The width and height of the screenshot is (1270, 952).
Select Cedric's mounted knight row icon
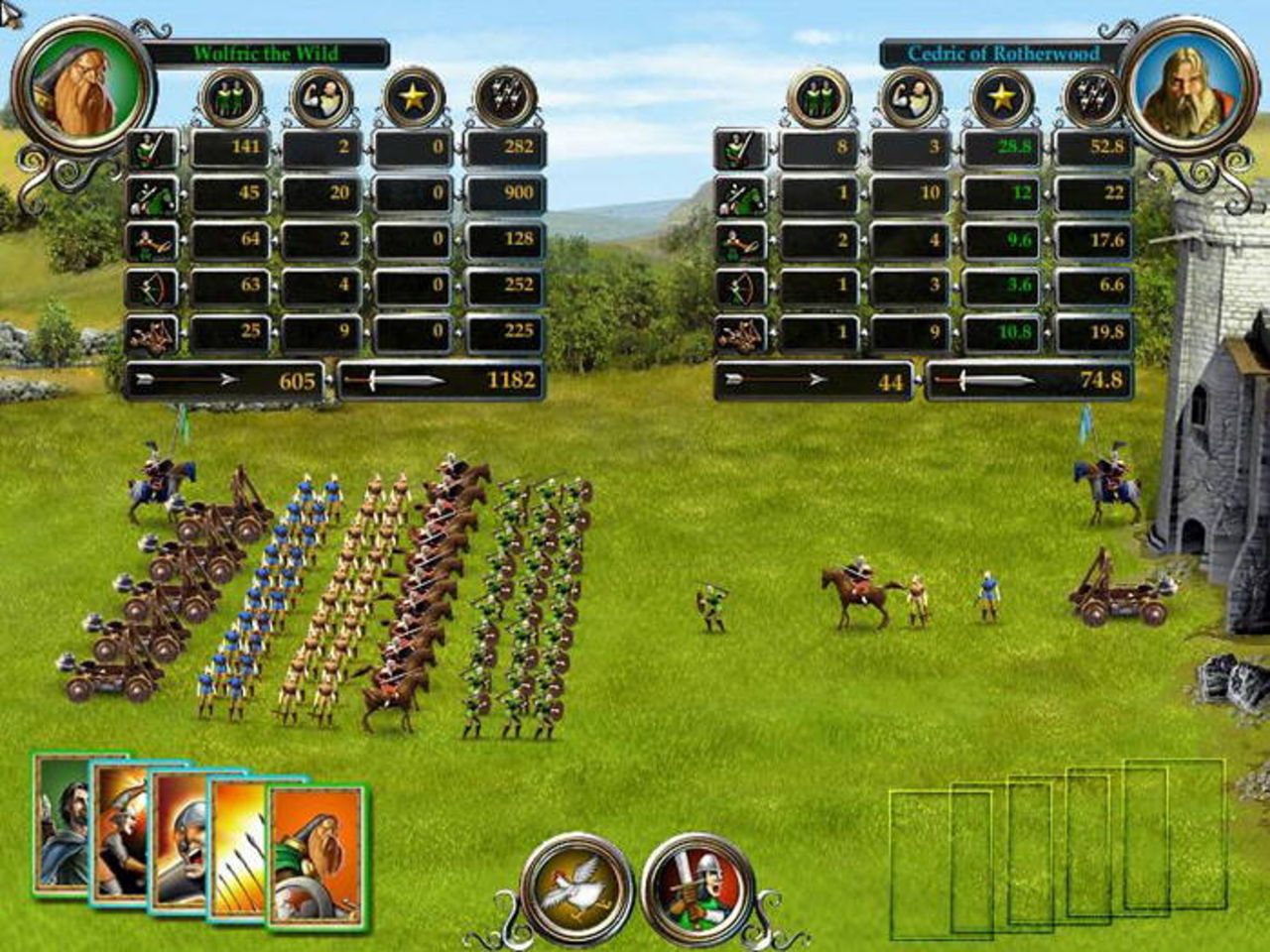[x=740, y=195]
